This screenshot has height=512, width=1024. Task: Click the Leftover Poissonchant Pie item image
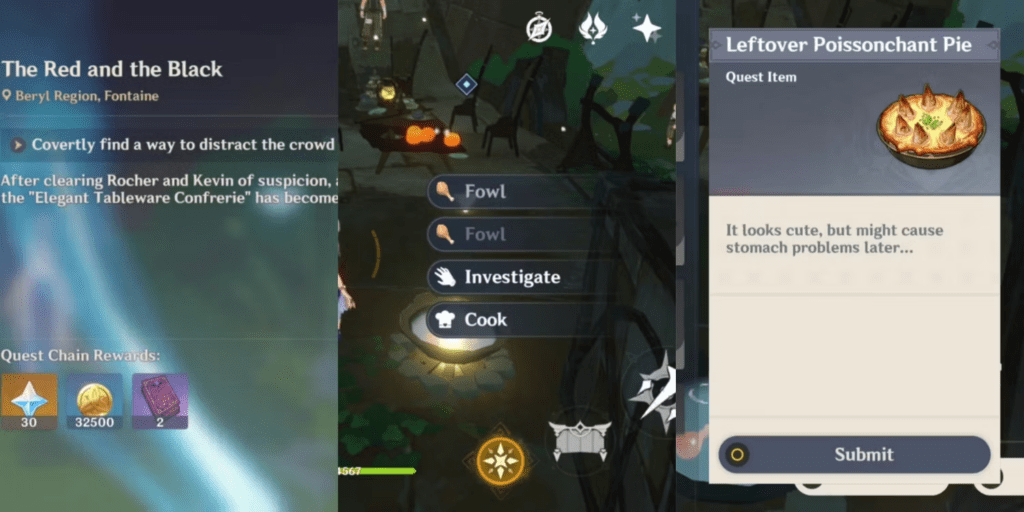click(x=930, y=124)
